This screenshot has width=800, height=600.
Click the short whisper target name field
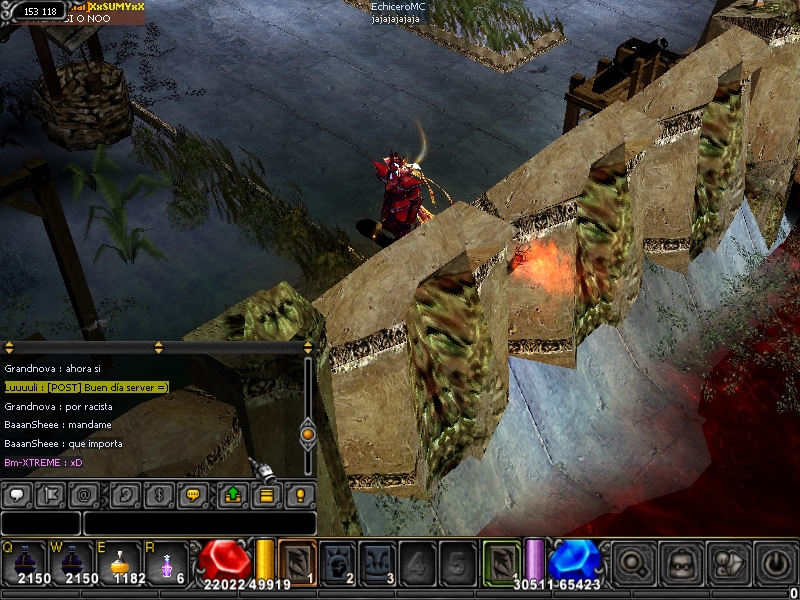tap(40, 523)
